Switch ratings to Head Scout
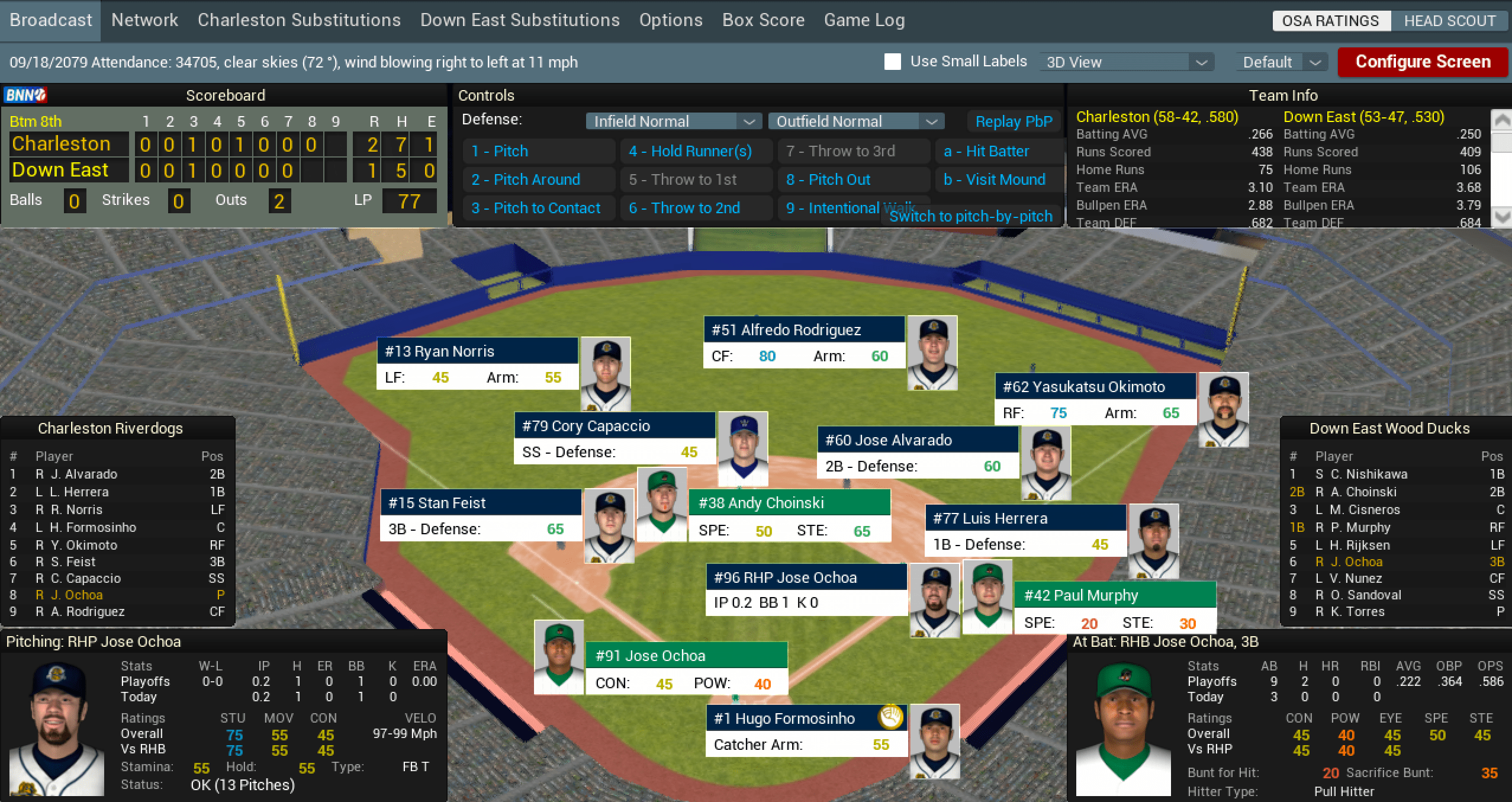This screenshot has height=802, width=1512. (1449, 21)
